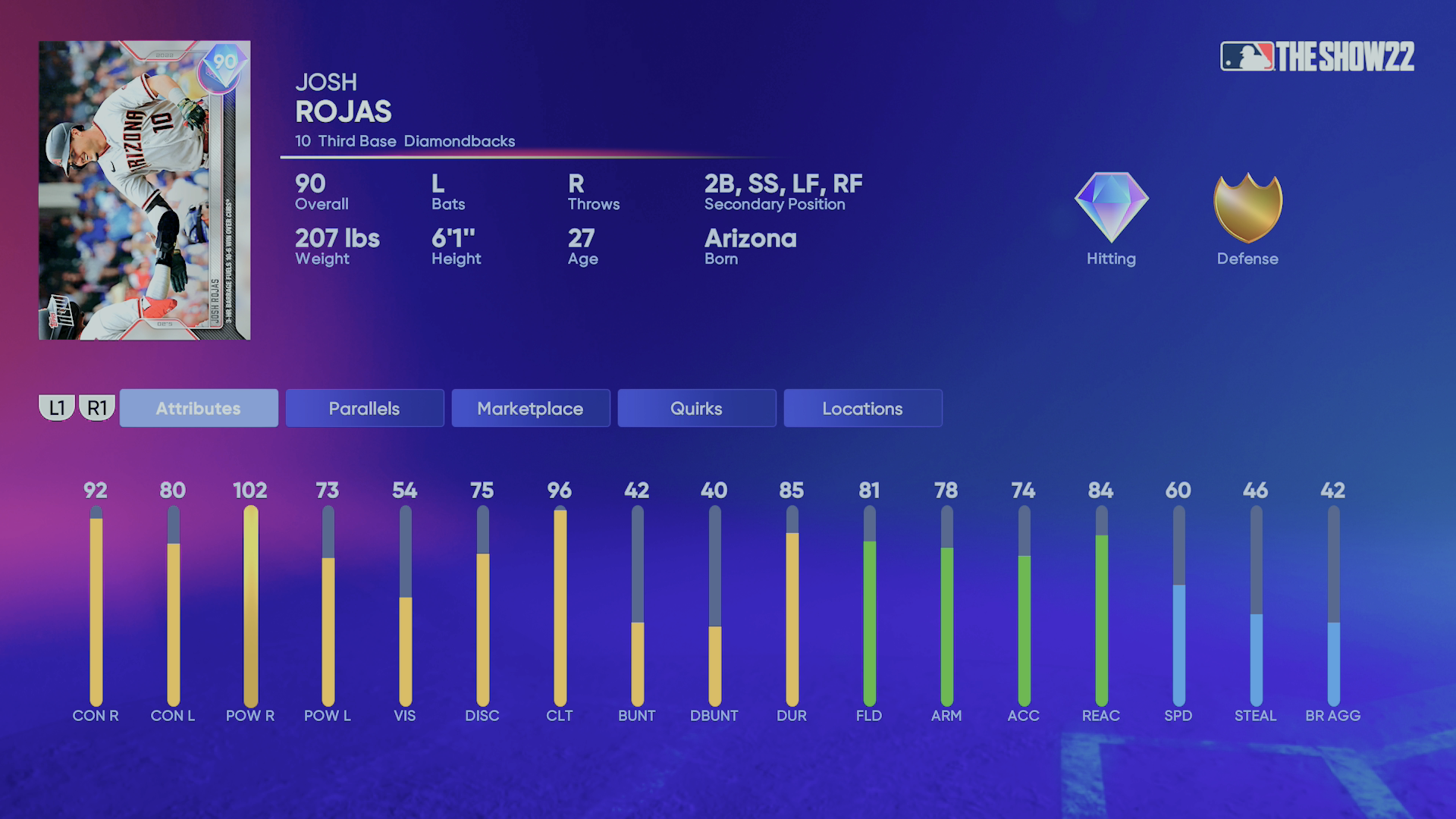Show the Marketplace tab
The image size is (1456, 819).
(530, 408)
